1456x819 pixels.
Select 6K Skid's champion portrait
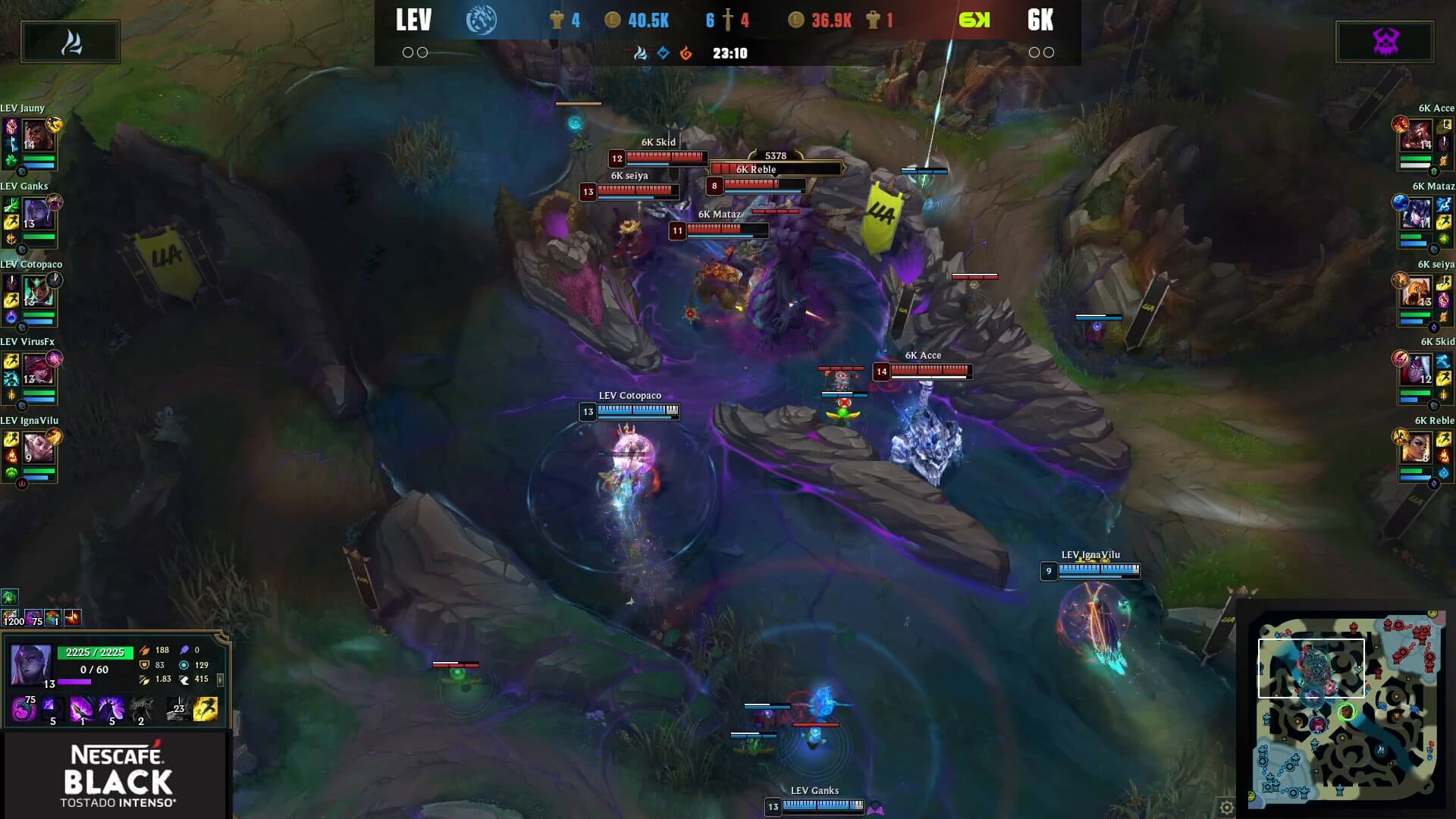(1416, 370)
